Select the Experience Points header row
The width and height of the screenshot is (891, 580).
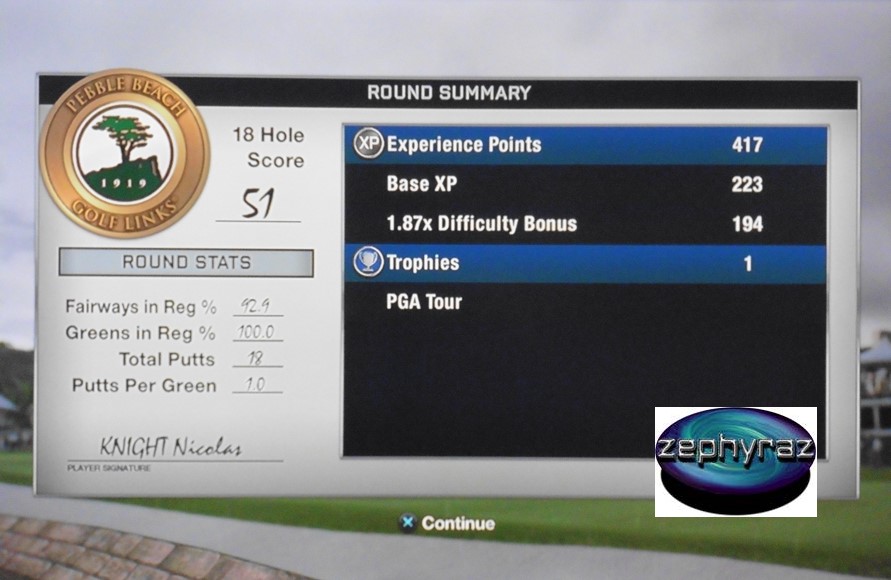[585, 145]
